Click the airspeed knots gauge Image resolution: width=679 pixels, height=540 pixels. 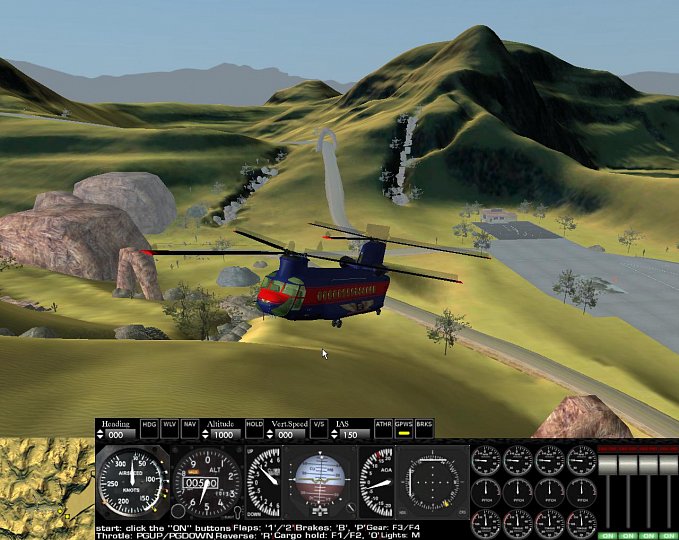(x=132, y=482)
